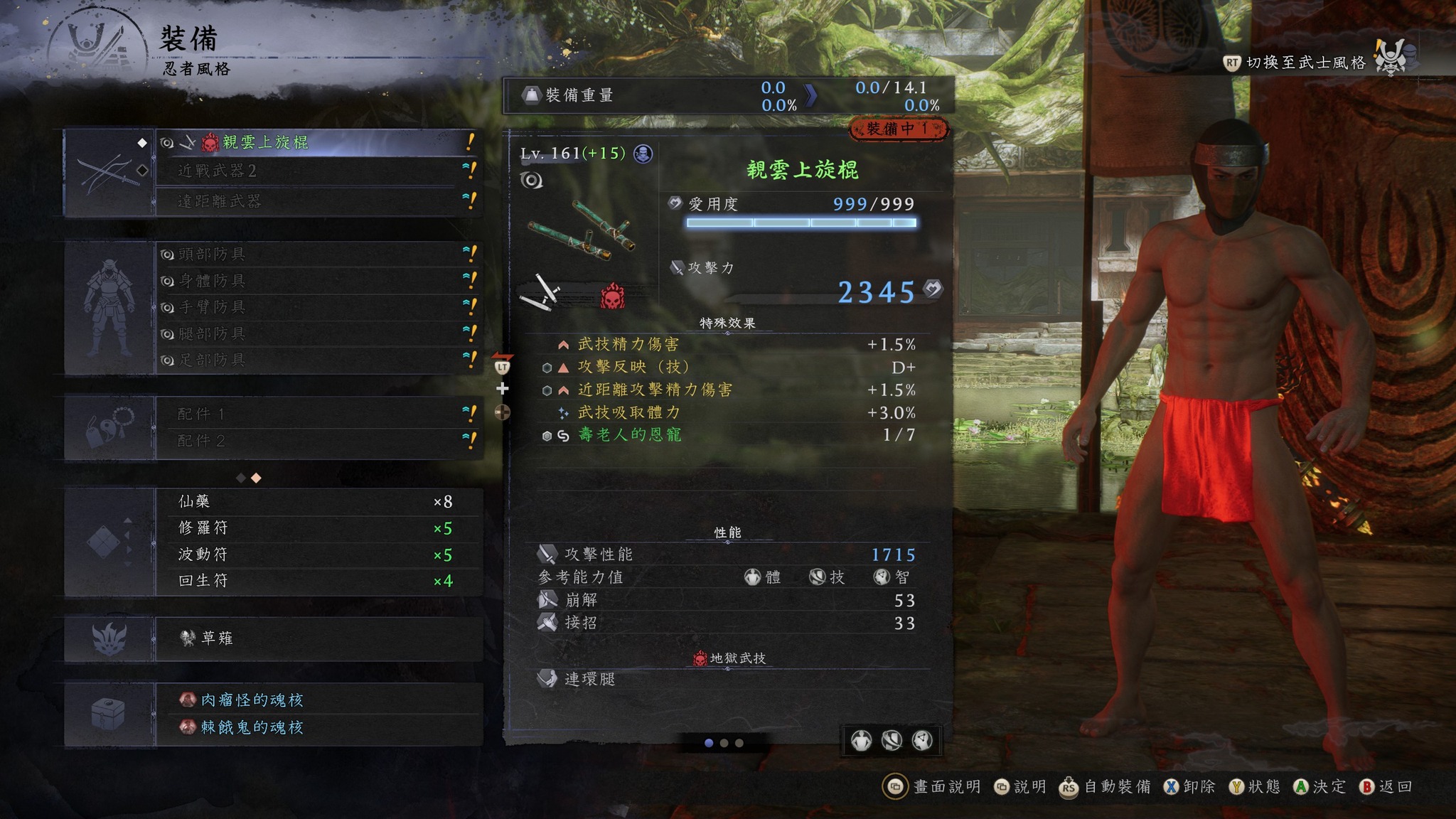Toggle the body stat display icon at bottom
This screenshot has width=1456, height=819.
pos(863,742)
